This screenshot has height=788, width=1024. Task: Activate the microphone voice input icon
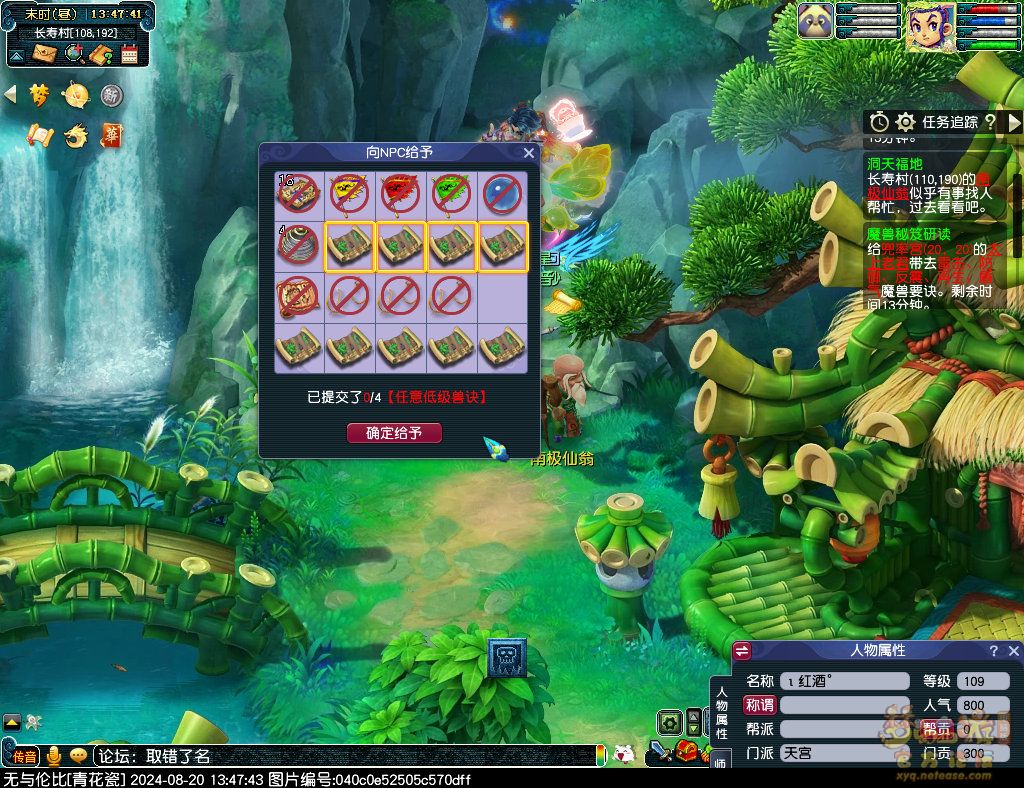[54, 756]
